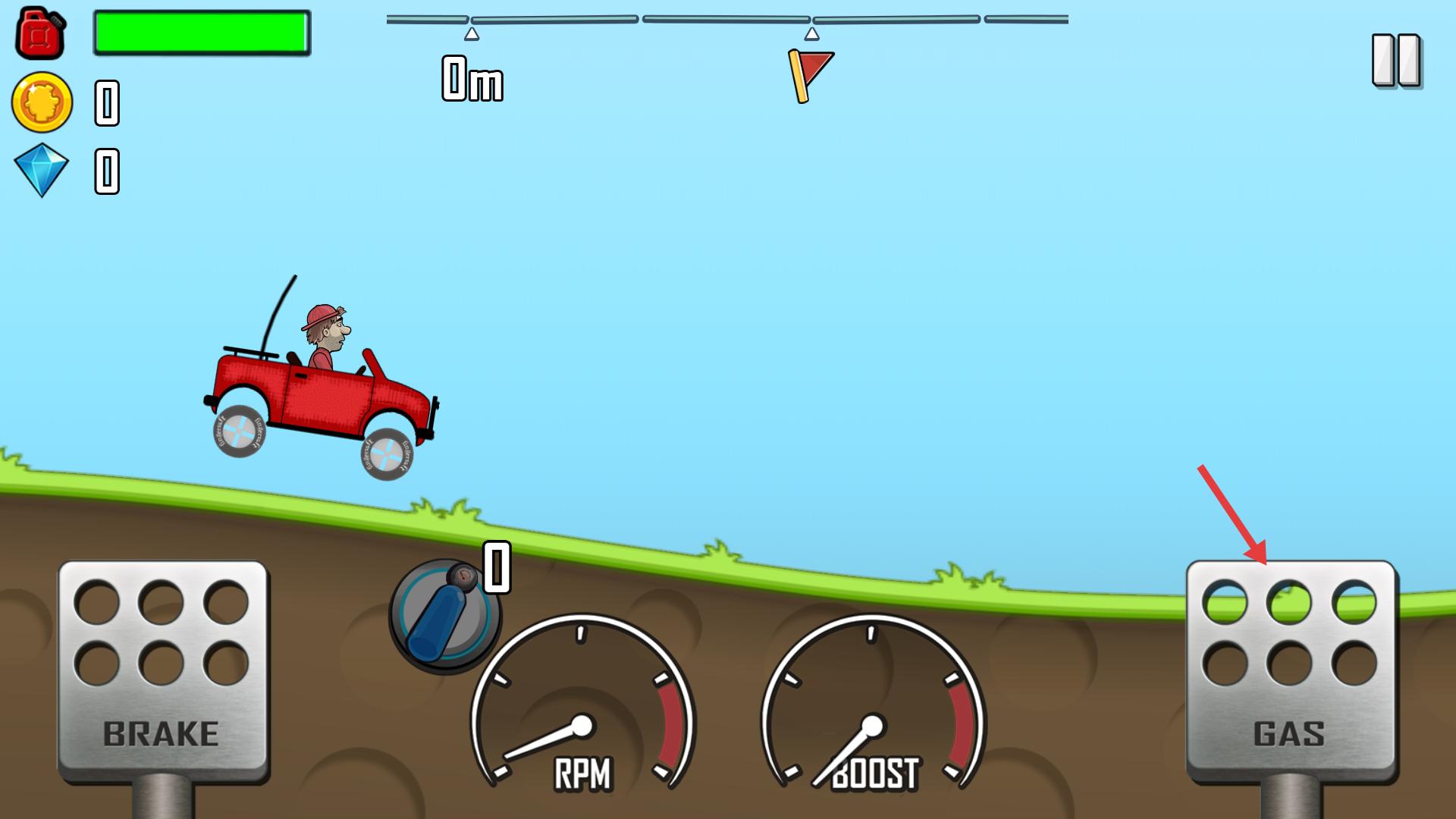Pause the game
1456x819 pixels.
1395,61
